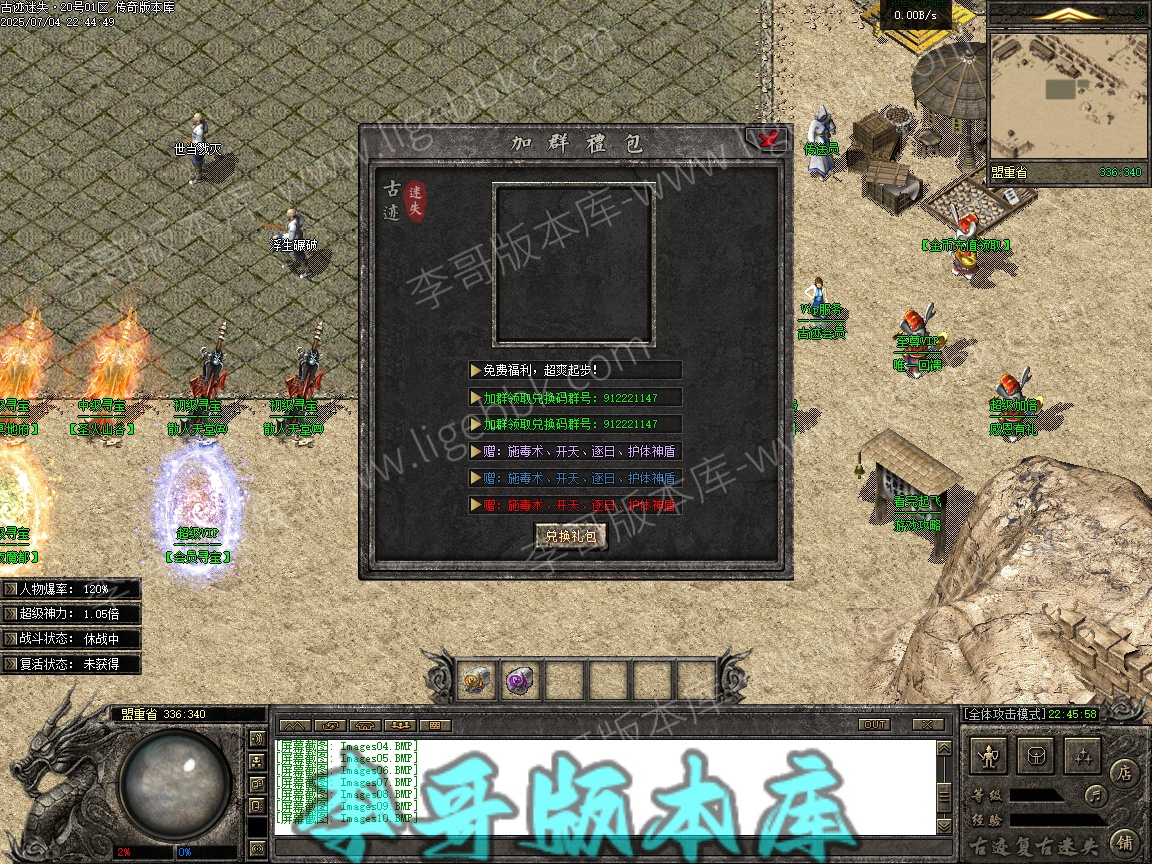Open the skills icon beside the bag
Viewport: 1152px width, 864px height.
(1082, 756)
